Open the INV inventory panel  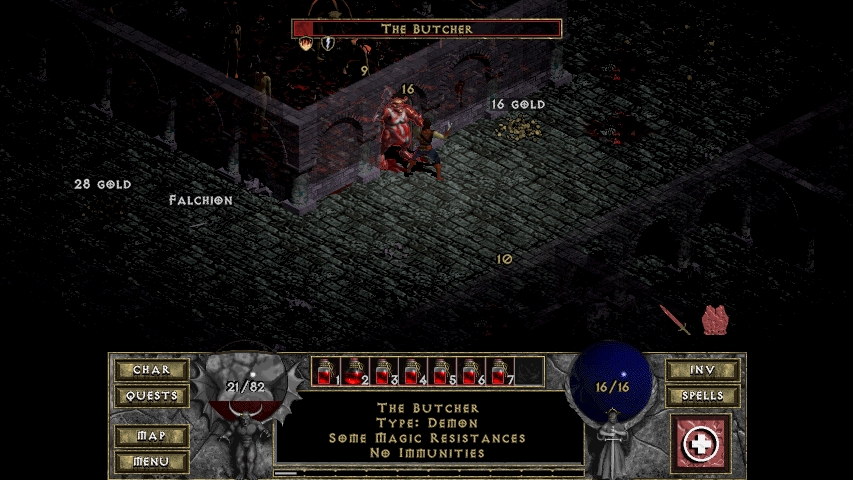[x=702, y=370]
